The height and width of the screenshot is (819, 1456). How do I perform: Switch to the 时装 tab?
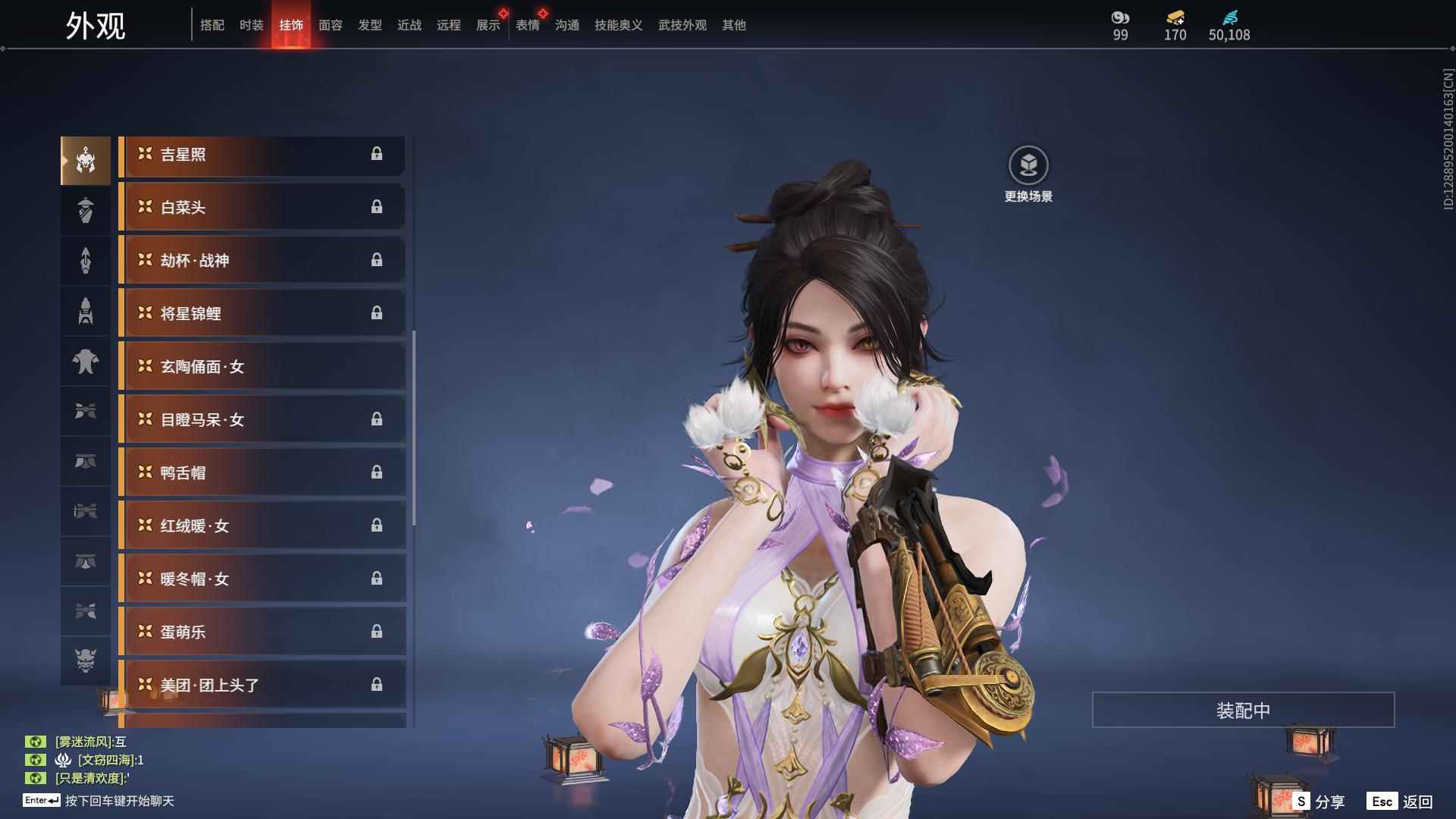(251, 25)
